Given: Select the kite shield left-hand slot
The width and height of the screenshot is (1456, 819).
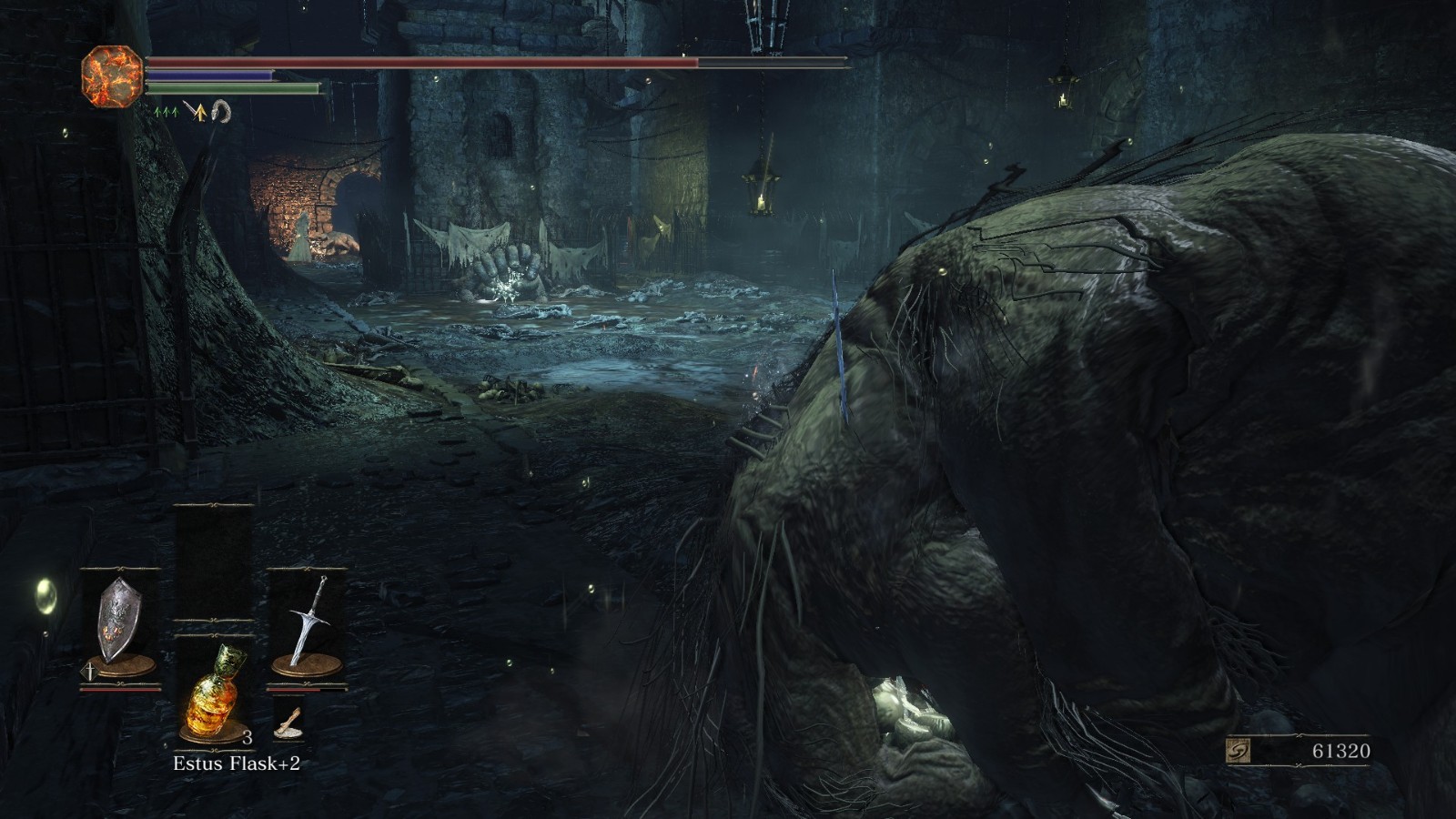Looking at the screenshot, I should pos(120,622).
